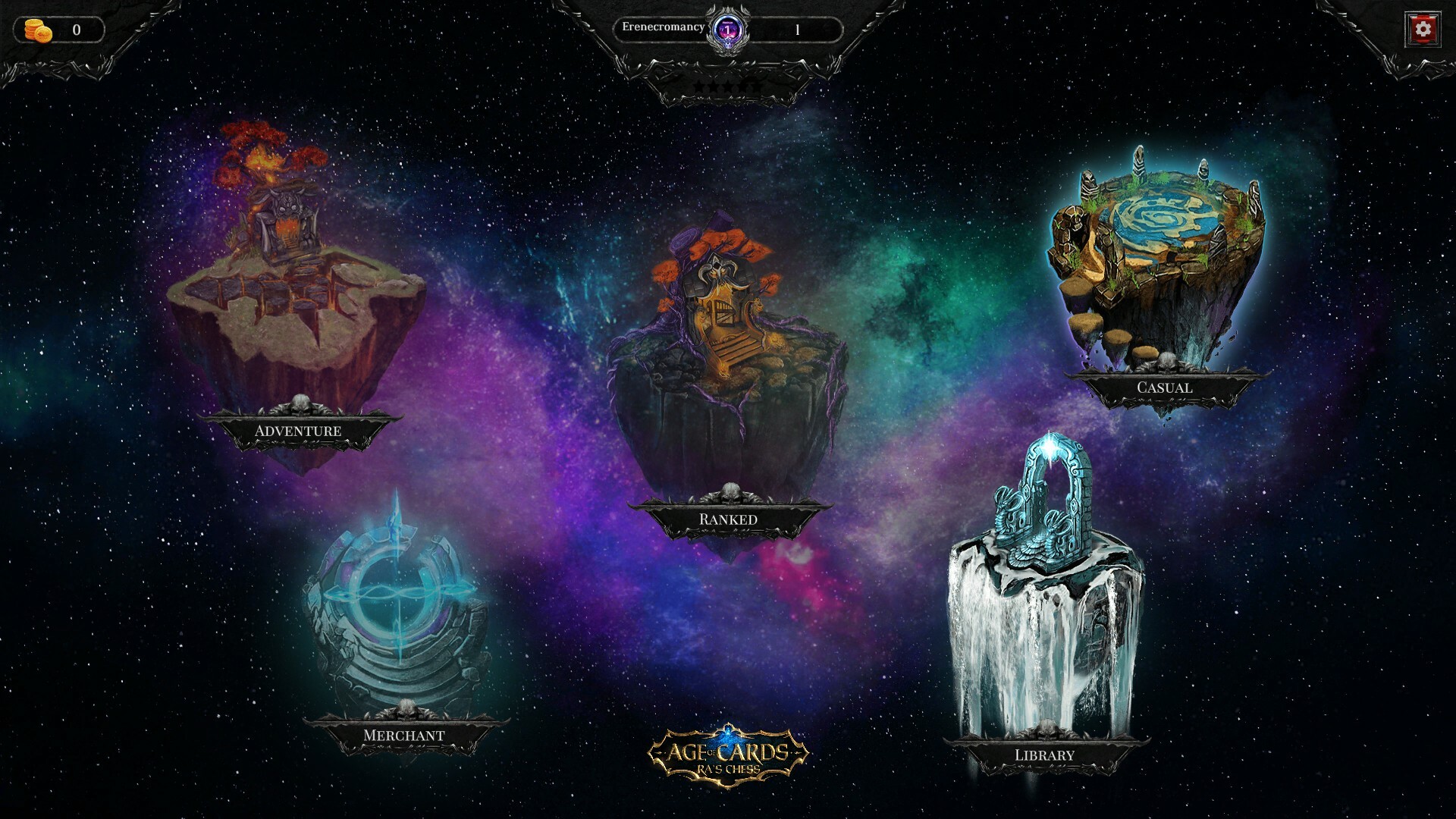Open the settings gear icon

pyautogui.click(x=1424, y=29)
